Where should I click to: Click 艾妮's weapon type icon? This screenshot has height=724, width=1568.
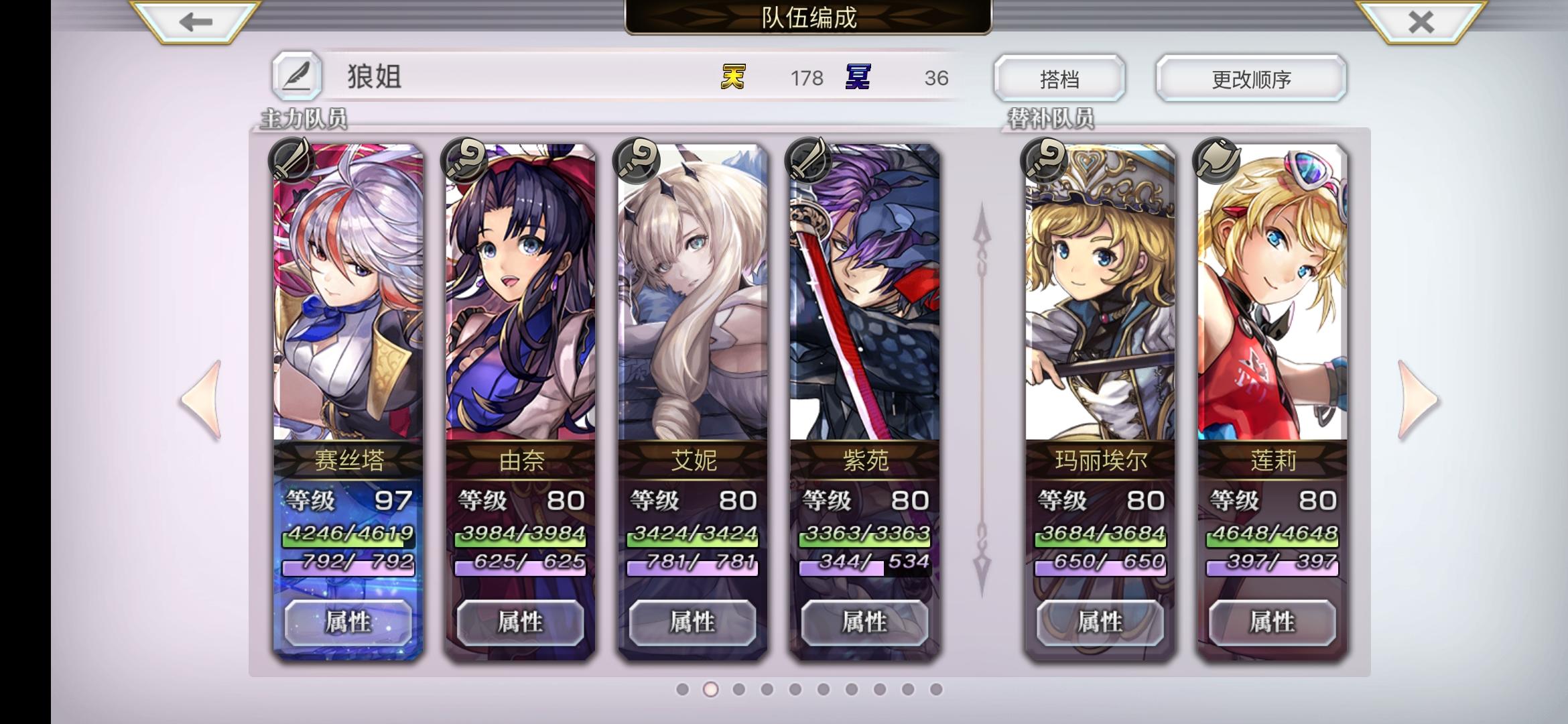635,159
